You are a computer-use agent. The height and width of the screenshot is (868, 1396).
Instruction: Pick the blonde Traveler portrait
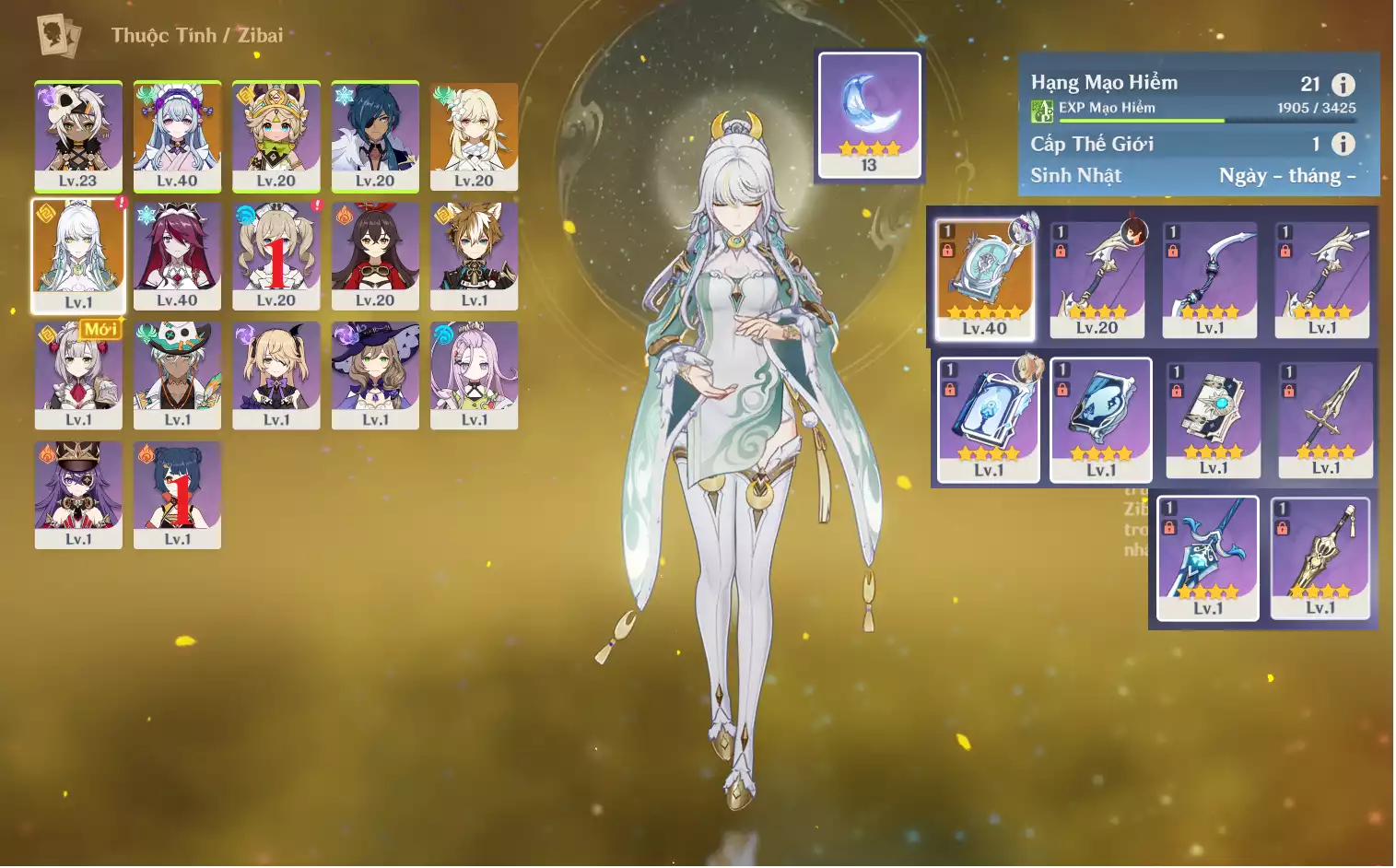point(474,135)
